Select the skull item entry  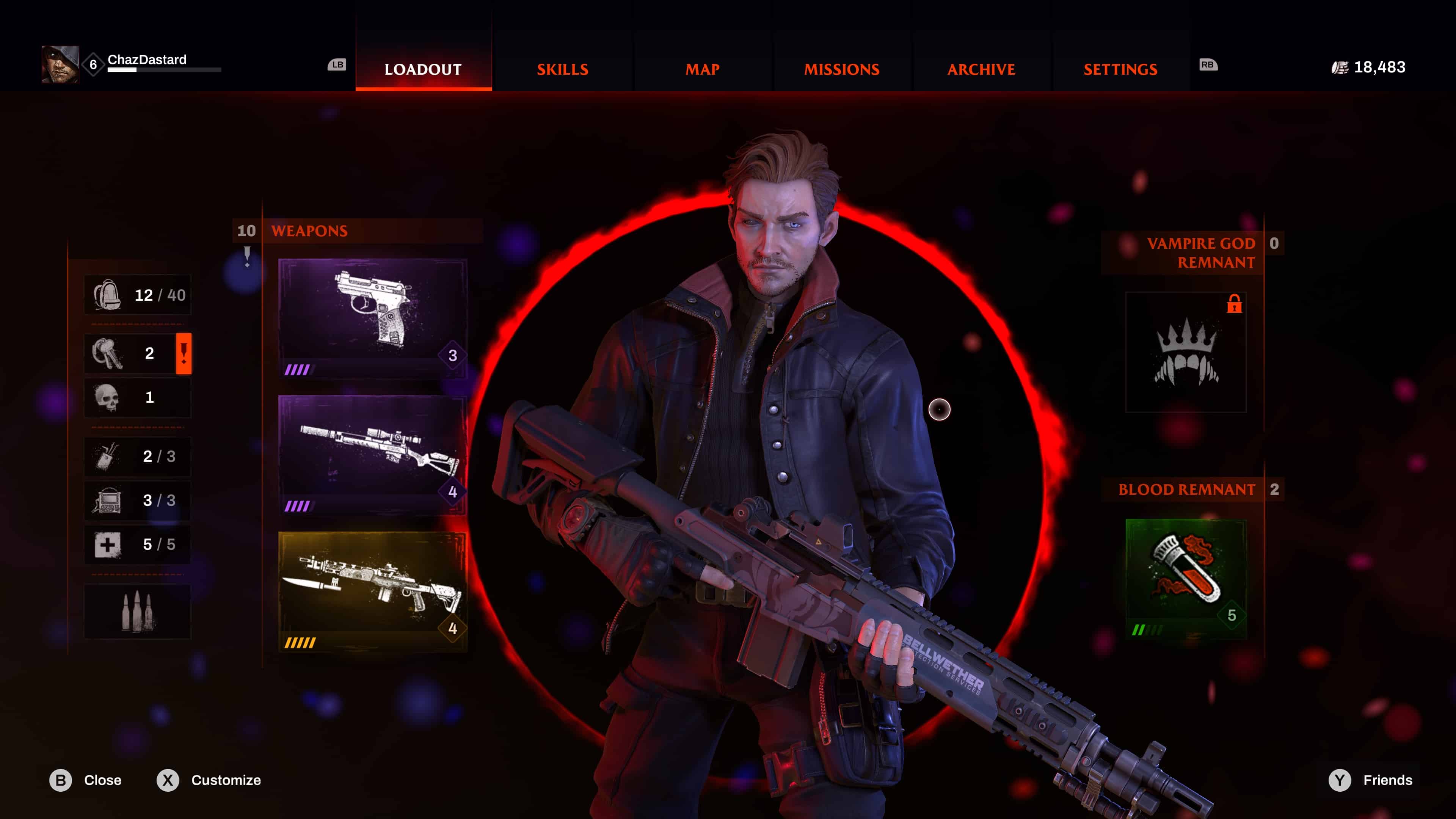(x=137, y=397)
